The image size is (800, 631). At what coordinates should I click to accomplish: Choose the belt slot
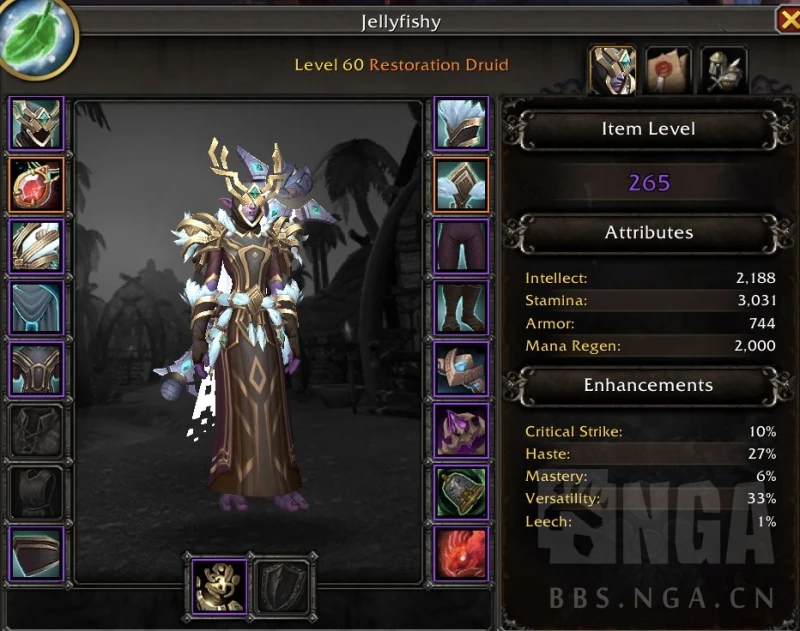click(461, 184)
